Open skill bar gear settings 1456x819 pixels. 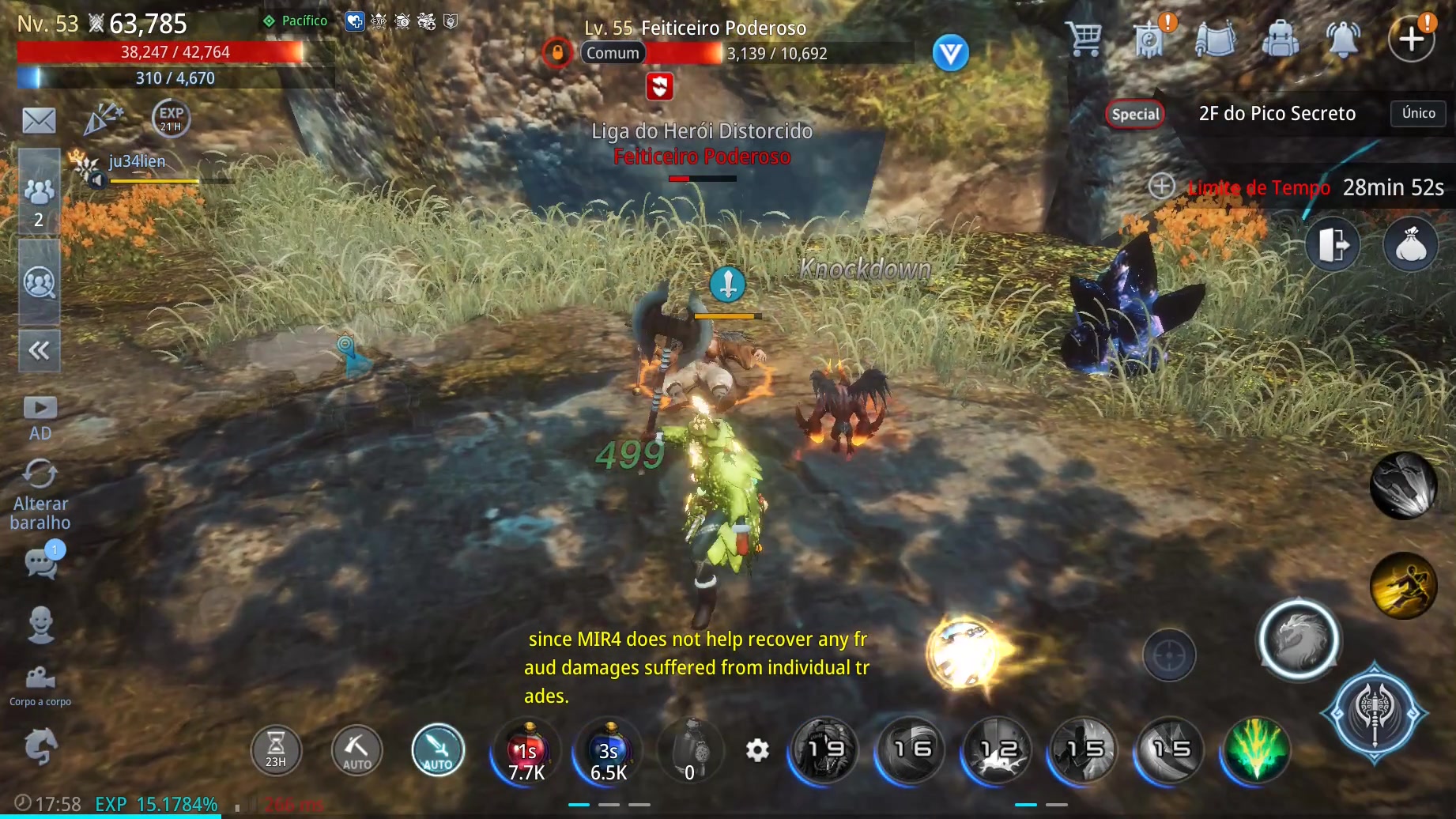(x=757, y=749)
